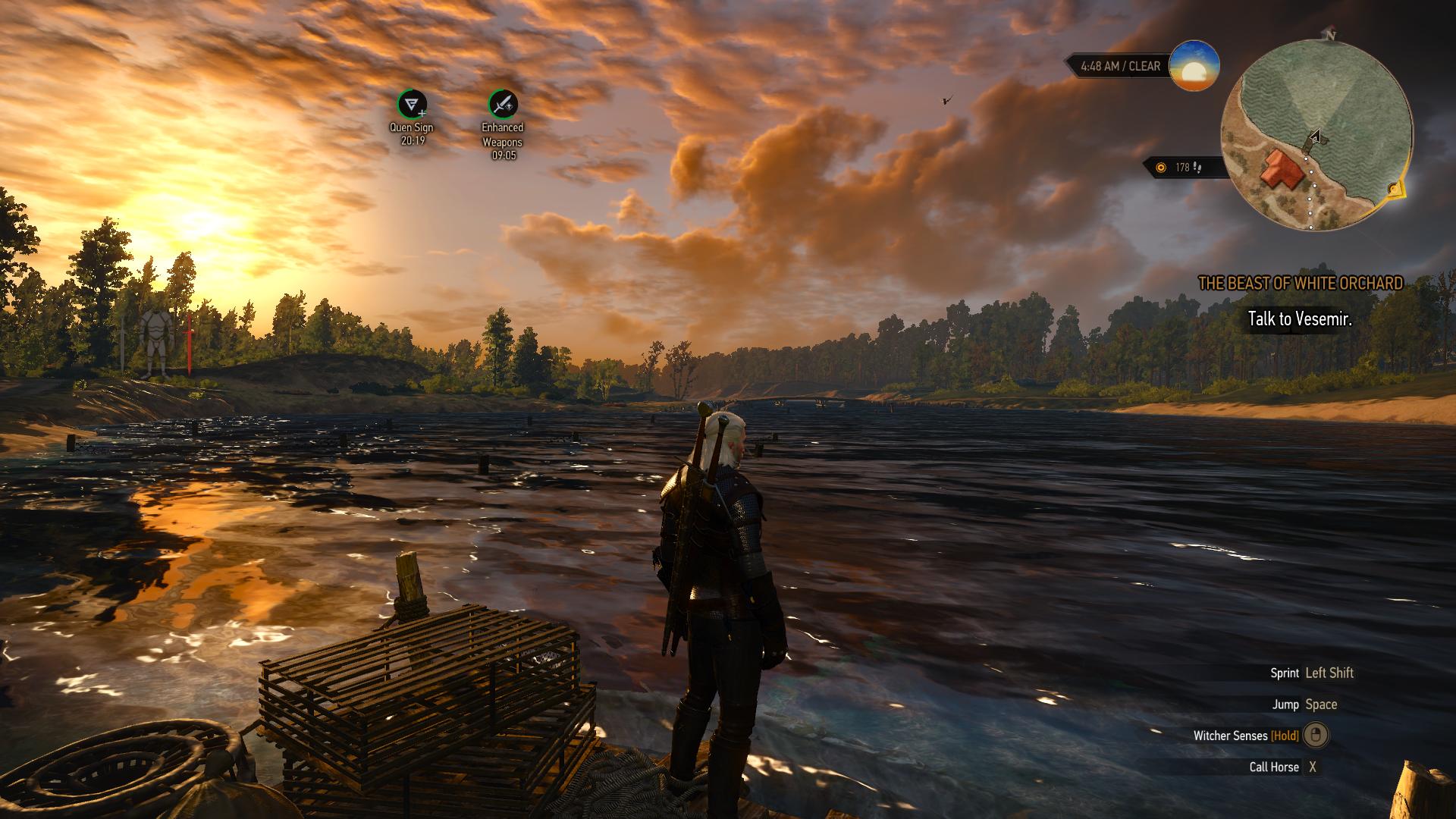
Task: Select the Enhanced Weapons buff icon
Action: click(502, 104)
